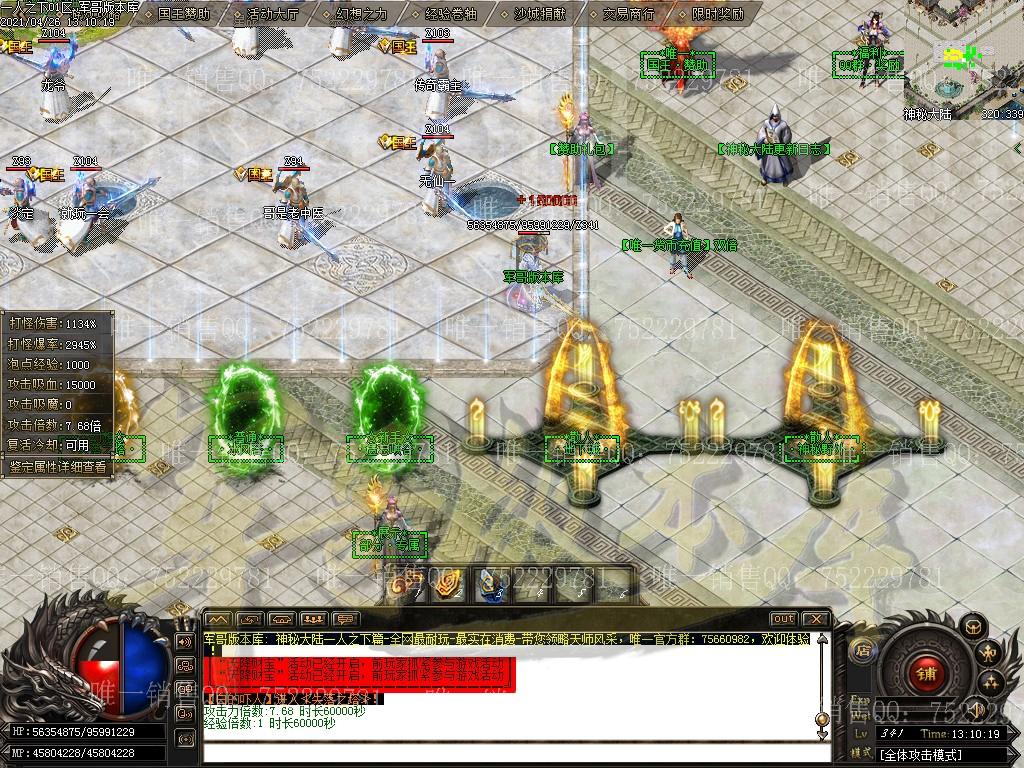Open the 店 store button
The width and height of the screenshot is (1024, 768).
click(x=862, y=650)
